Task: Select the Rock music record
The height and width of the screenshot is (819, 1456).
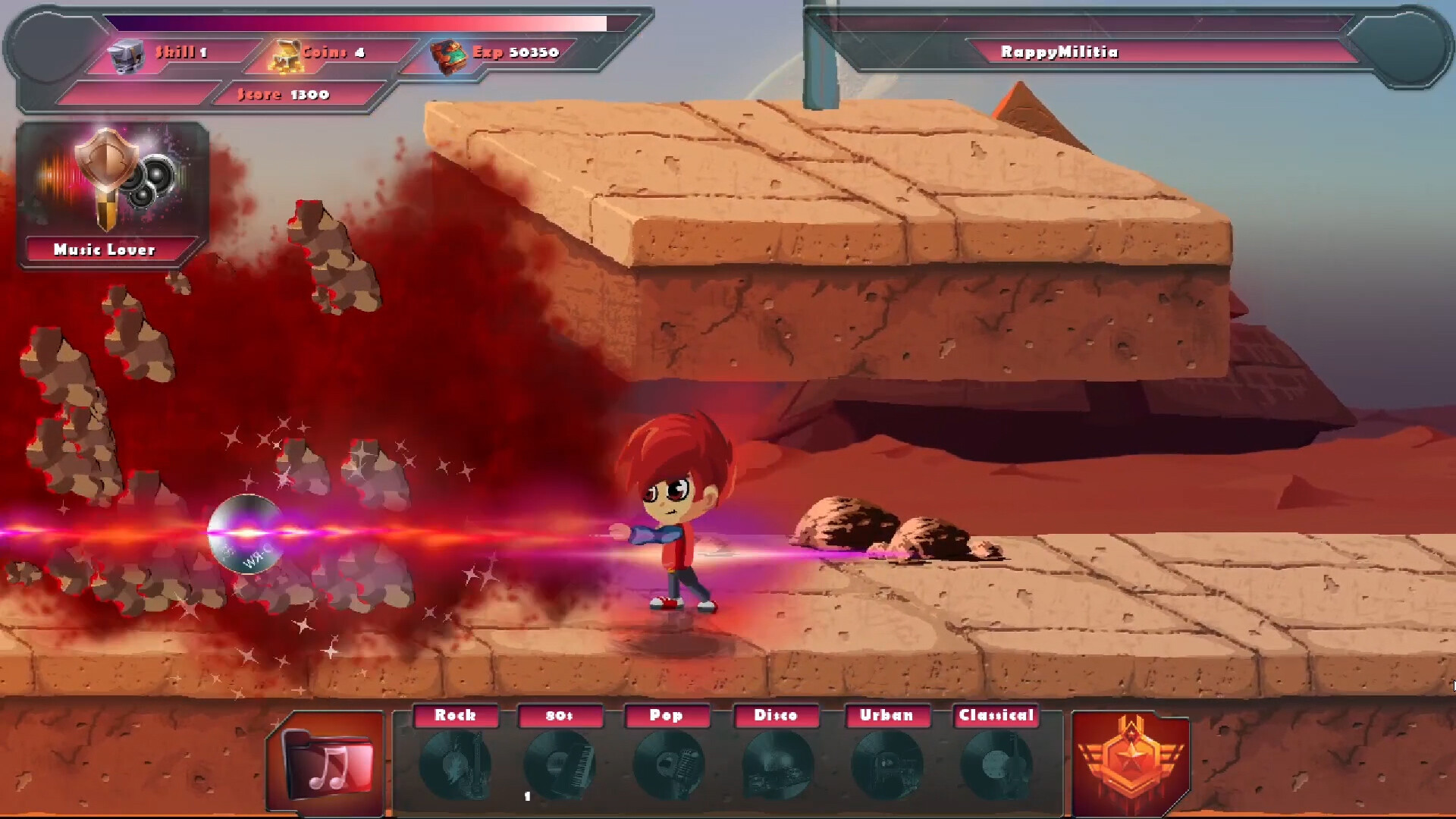Action: pyautogui.click(x=455, y=763)
